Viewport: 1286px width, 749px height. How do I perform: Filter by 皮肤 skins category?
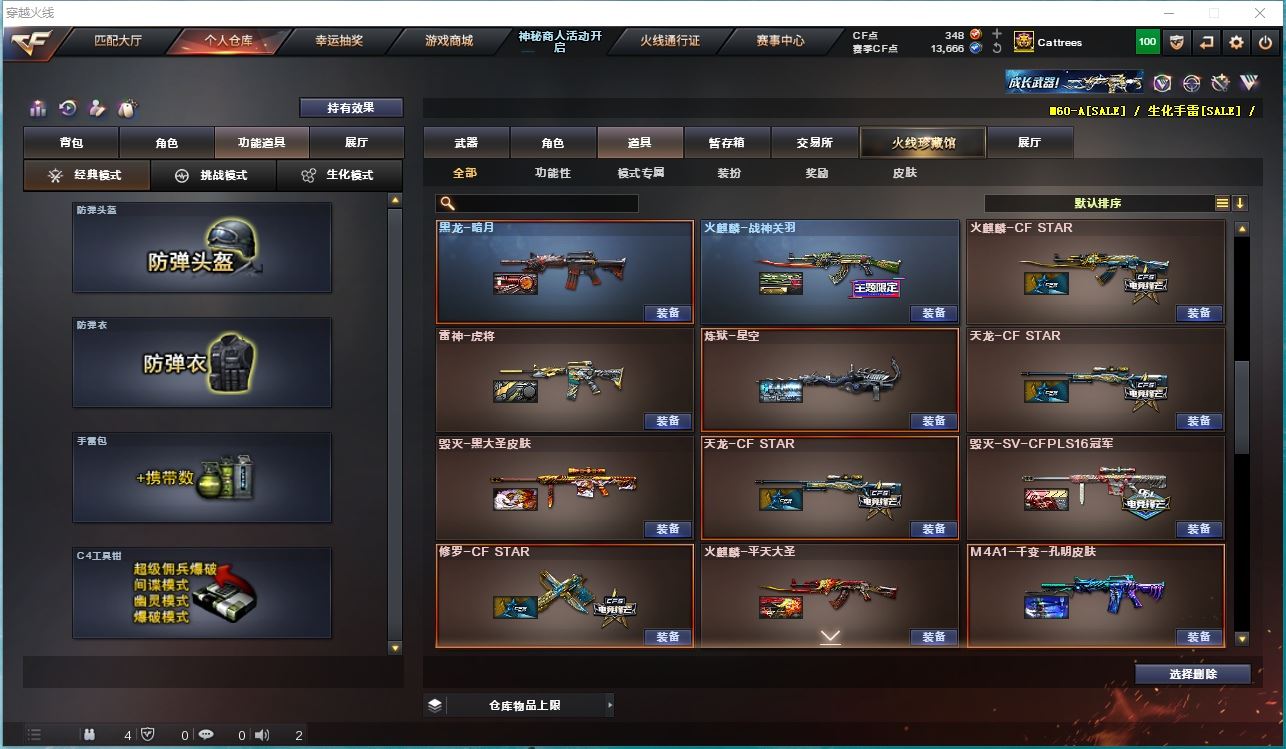[x=905, y=173]
